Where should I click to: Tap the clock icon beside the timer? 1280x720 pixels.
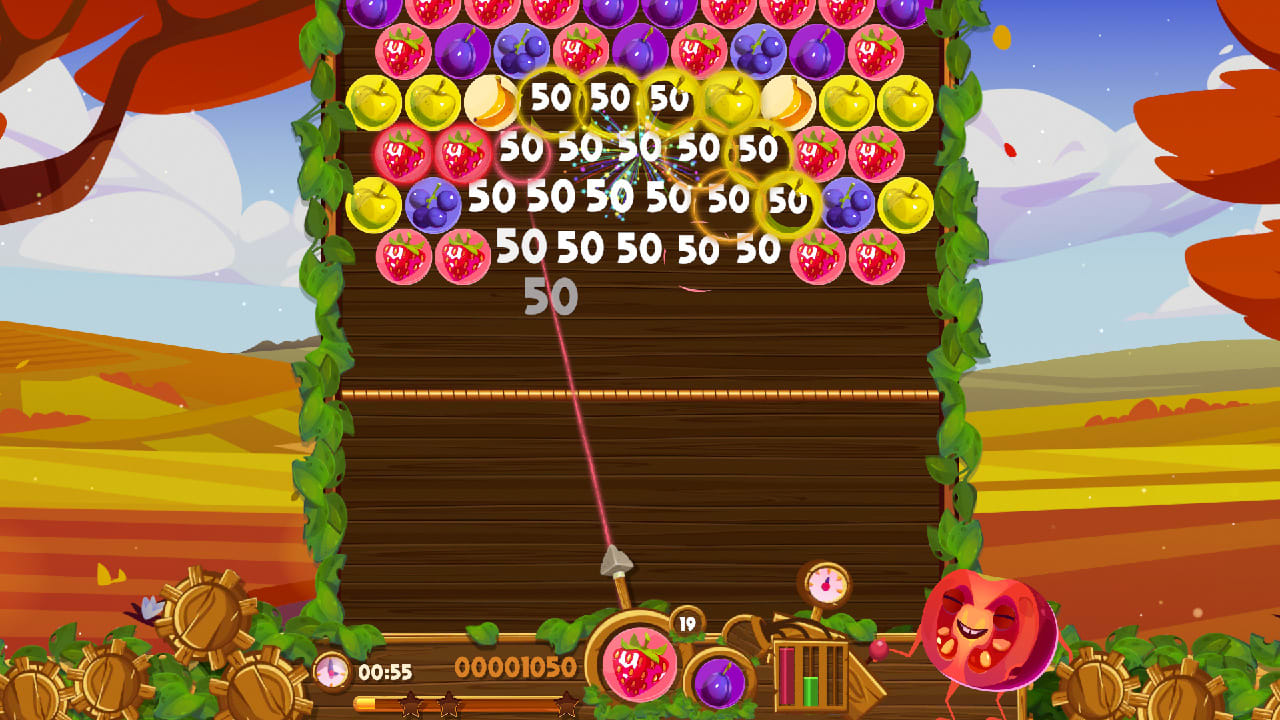[330, 672]
